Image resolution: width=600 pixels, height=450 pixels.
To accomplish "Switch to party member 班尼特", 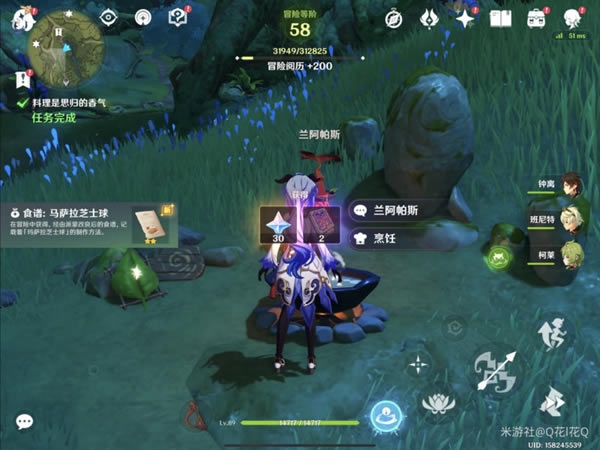I will point(571,220).
